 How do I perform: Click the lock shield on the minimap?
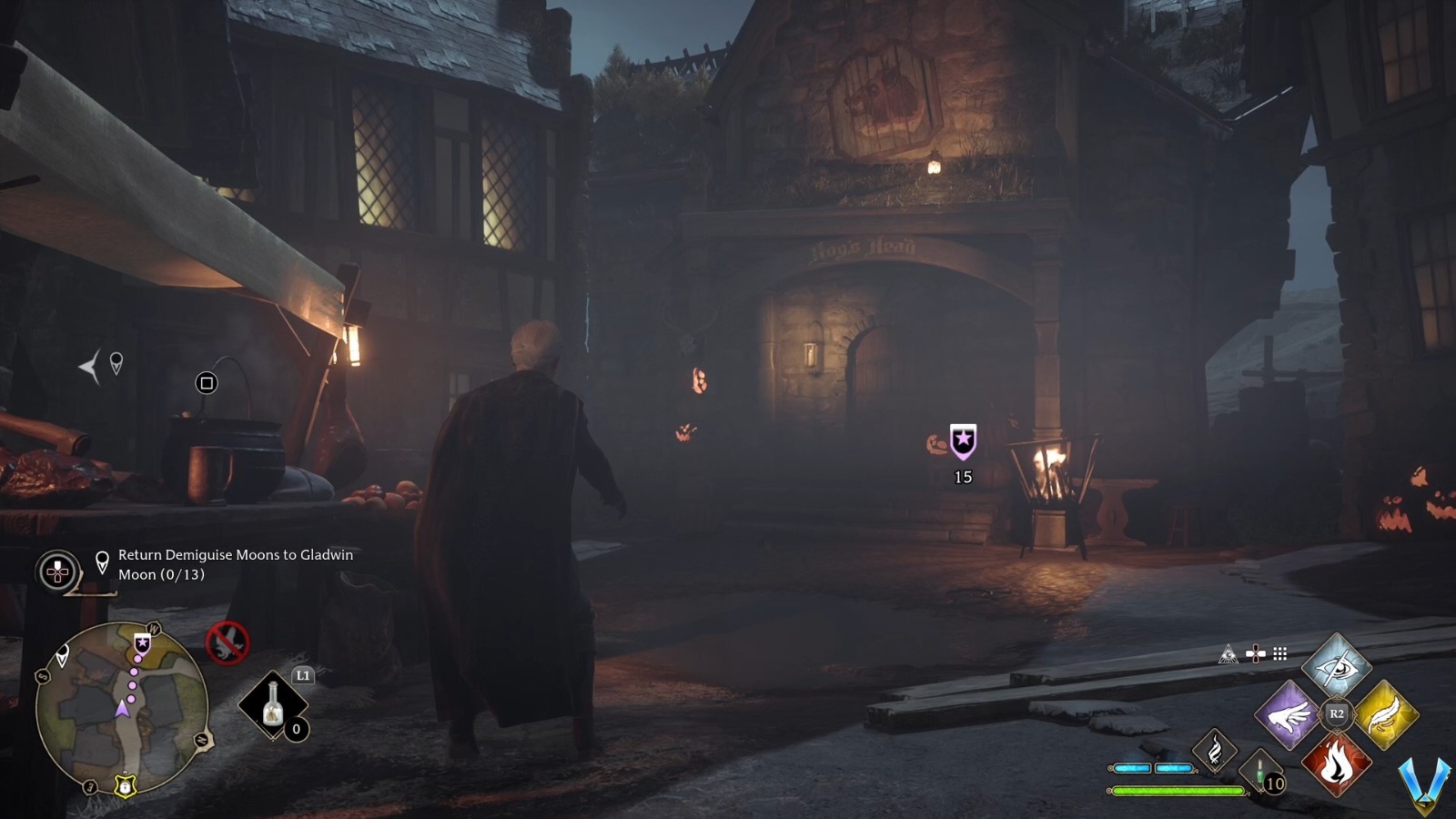(x=125, y=787)
